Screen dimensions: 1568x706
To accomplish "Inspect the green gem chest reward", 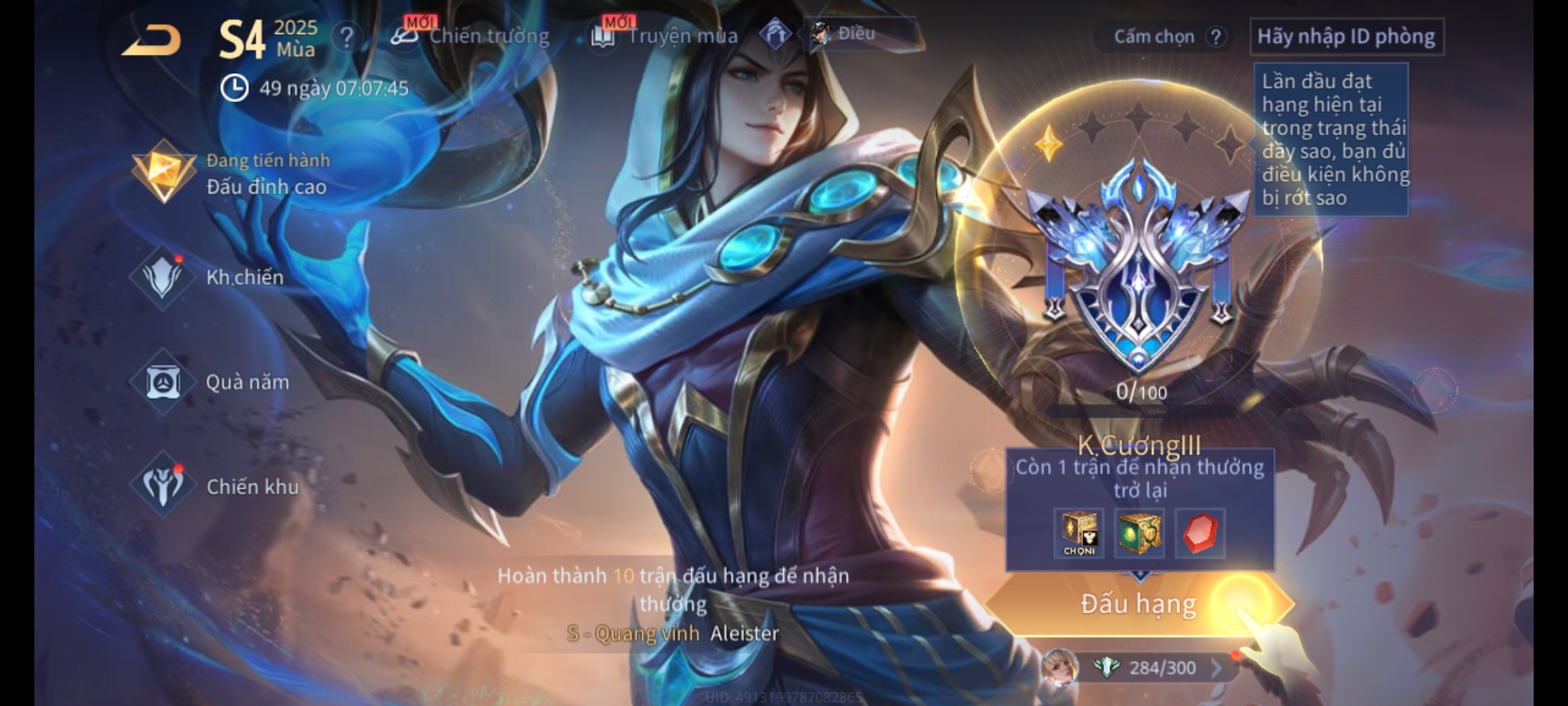I will 1139,533.
